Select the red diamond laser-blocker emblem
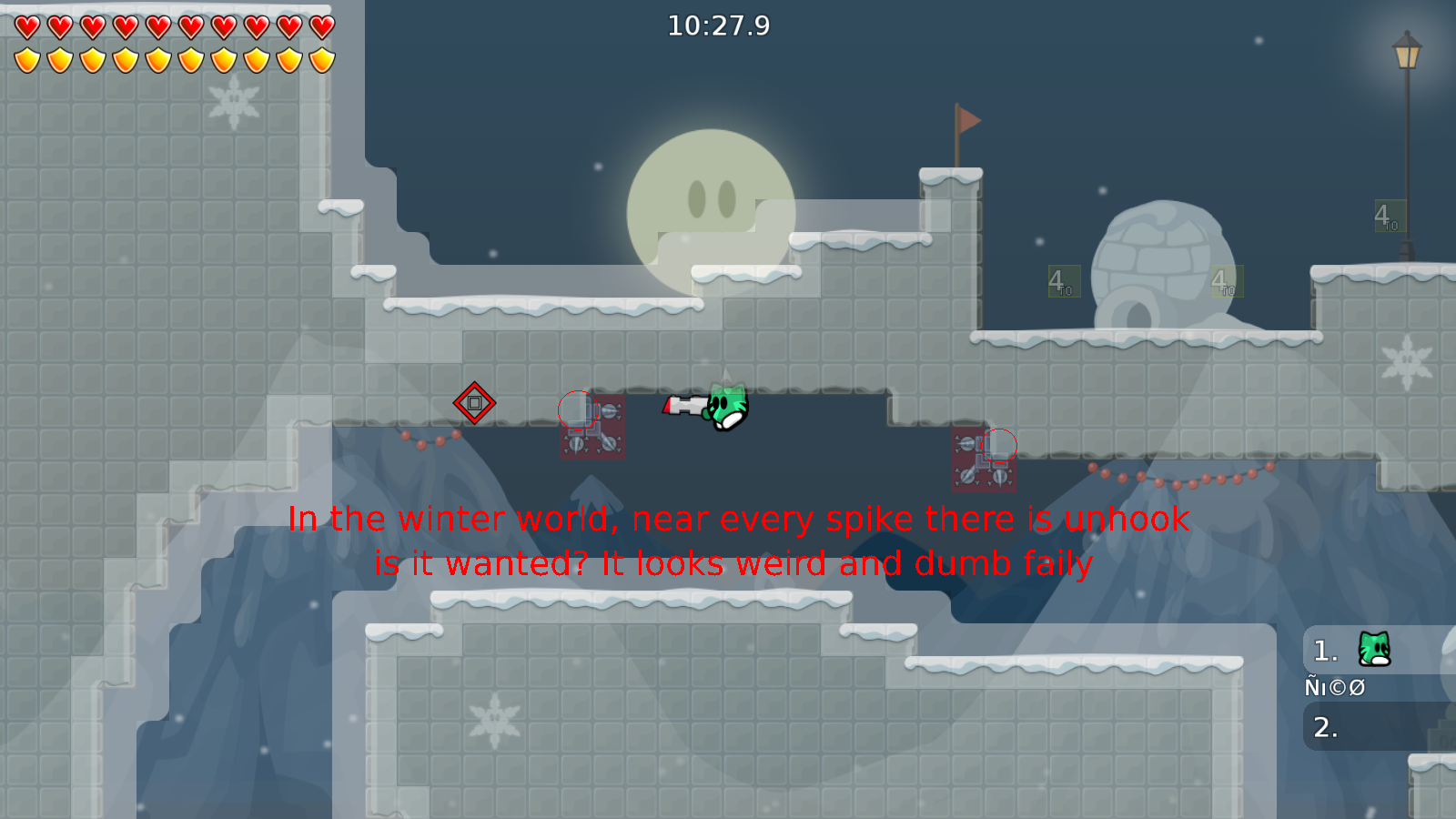 tap(475, 401)
